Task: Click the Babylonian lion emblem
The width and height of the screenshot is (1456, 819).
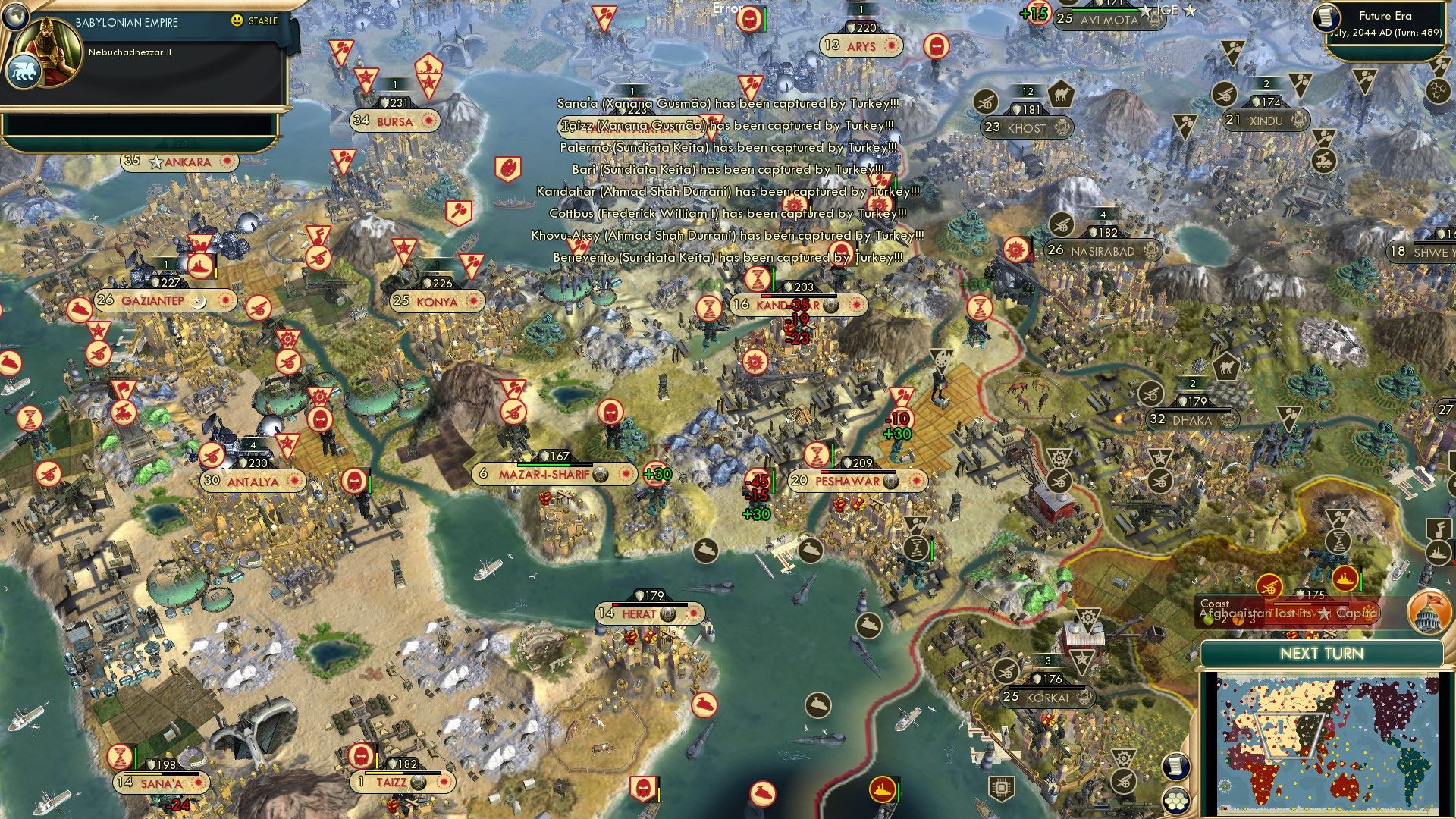Action: [24, 71]
